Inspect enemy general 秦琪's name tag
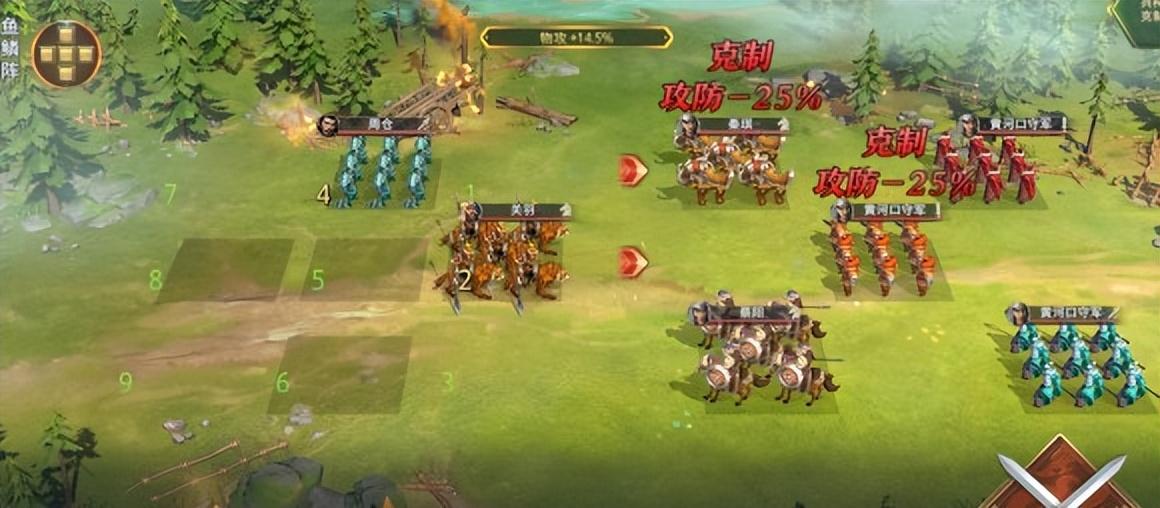 click(738, 127)
